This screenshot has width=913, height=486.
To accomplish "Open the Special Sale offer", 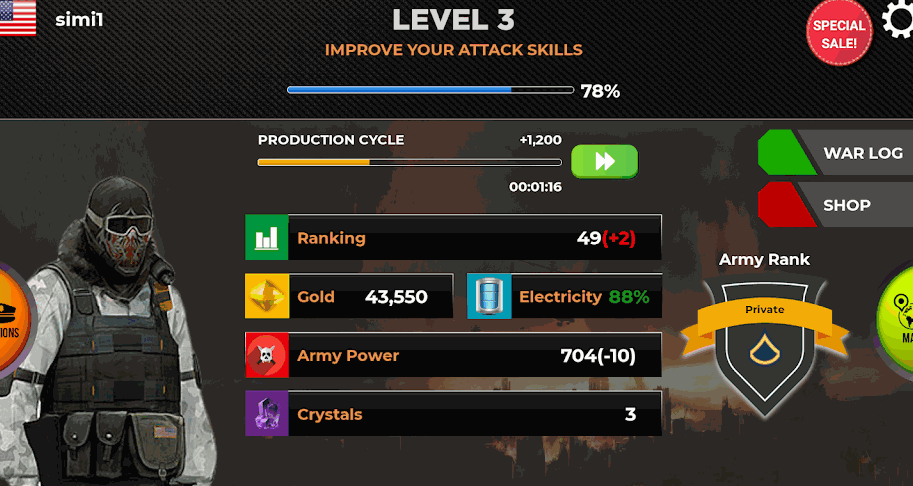I will (x=838, y=34).
